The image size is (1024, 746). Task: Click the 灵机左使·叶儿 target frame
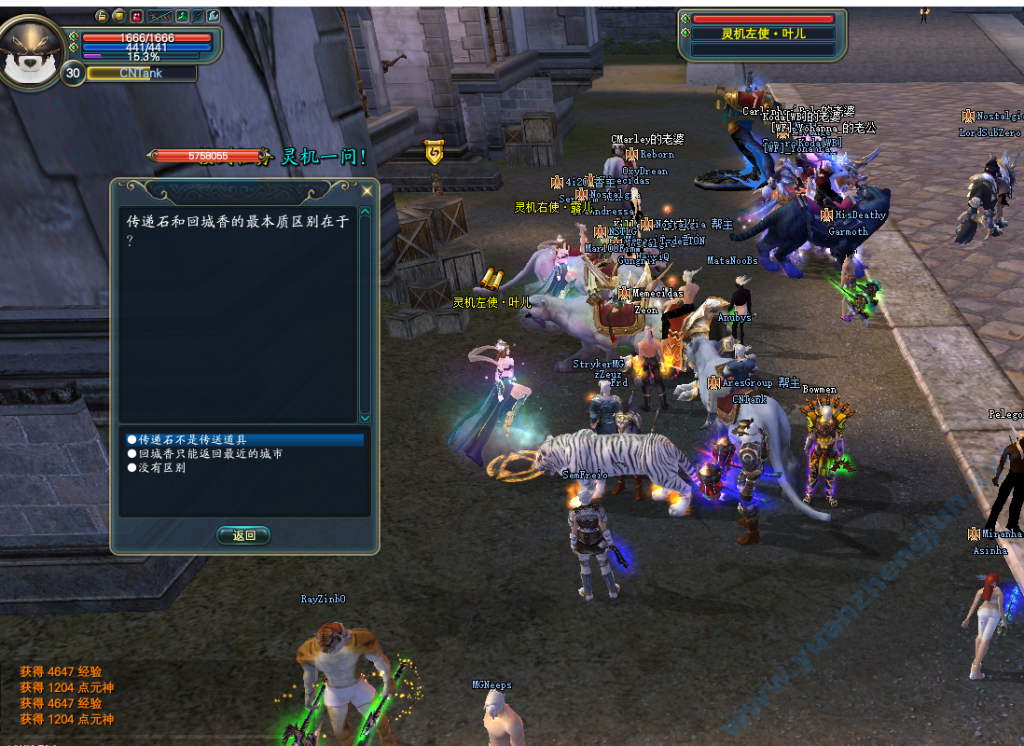(763, 34)
